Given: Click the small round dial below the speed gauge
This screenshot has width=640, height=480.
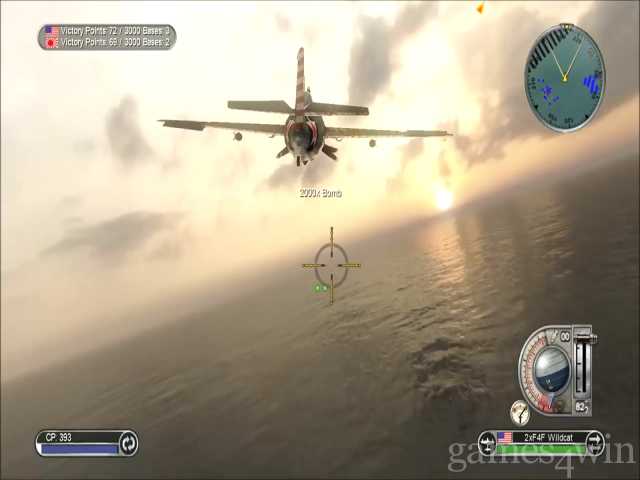Looking at the screenshot, I should coord(520,410).
